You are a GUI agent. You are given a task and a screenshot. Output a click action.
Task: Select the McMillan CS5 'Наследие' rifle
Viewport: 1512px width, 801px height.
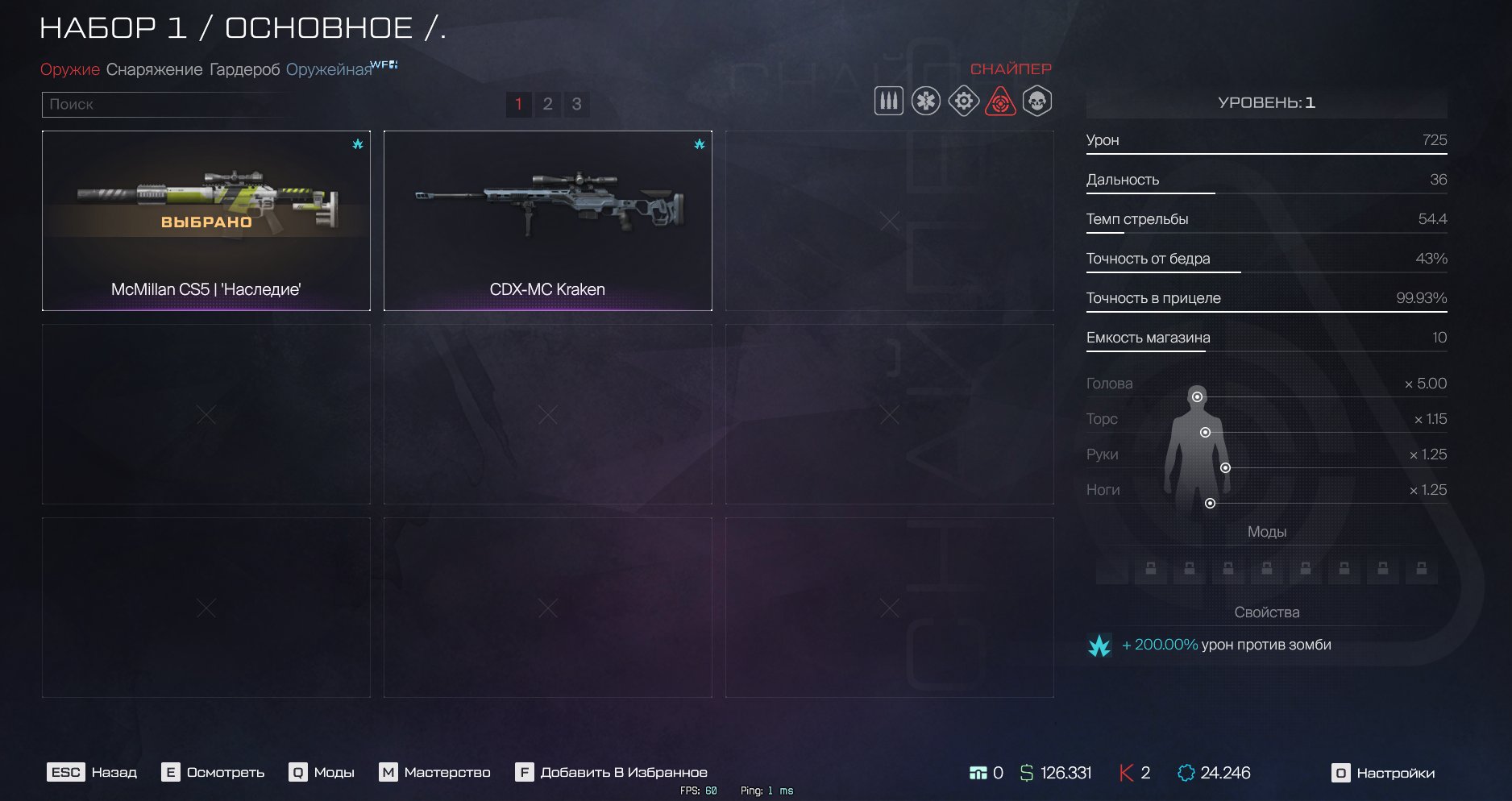pyautogui.click(x=206, y=221)
